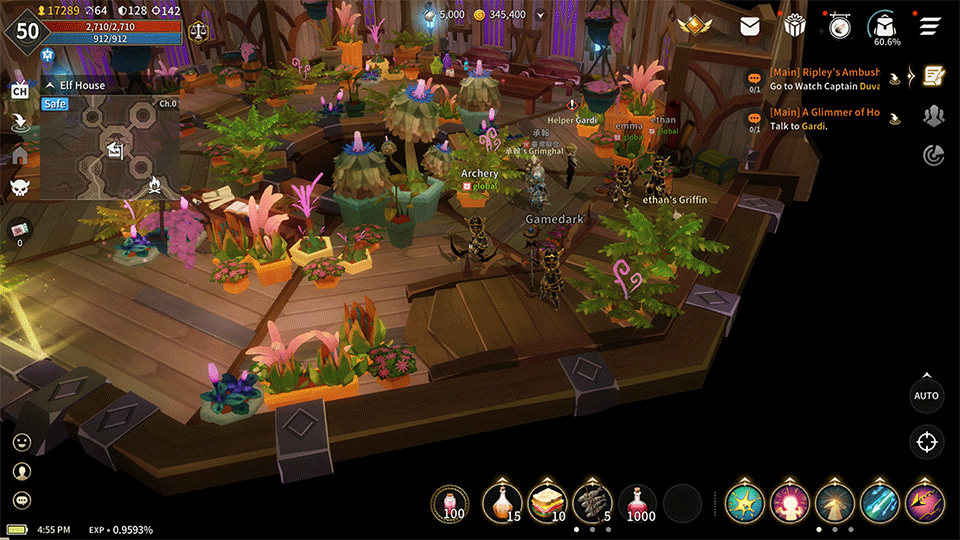Use the red potion with 1000 count
Image resolution: width=960 pixels, height=540 pixels.
pos(637,503)
